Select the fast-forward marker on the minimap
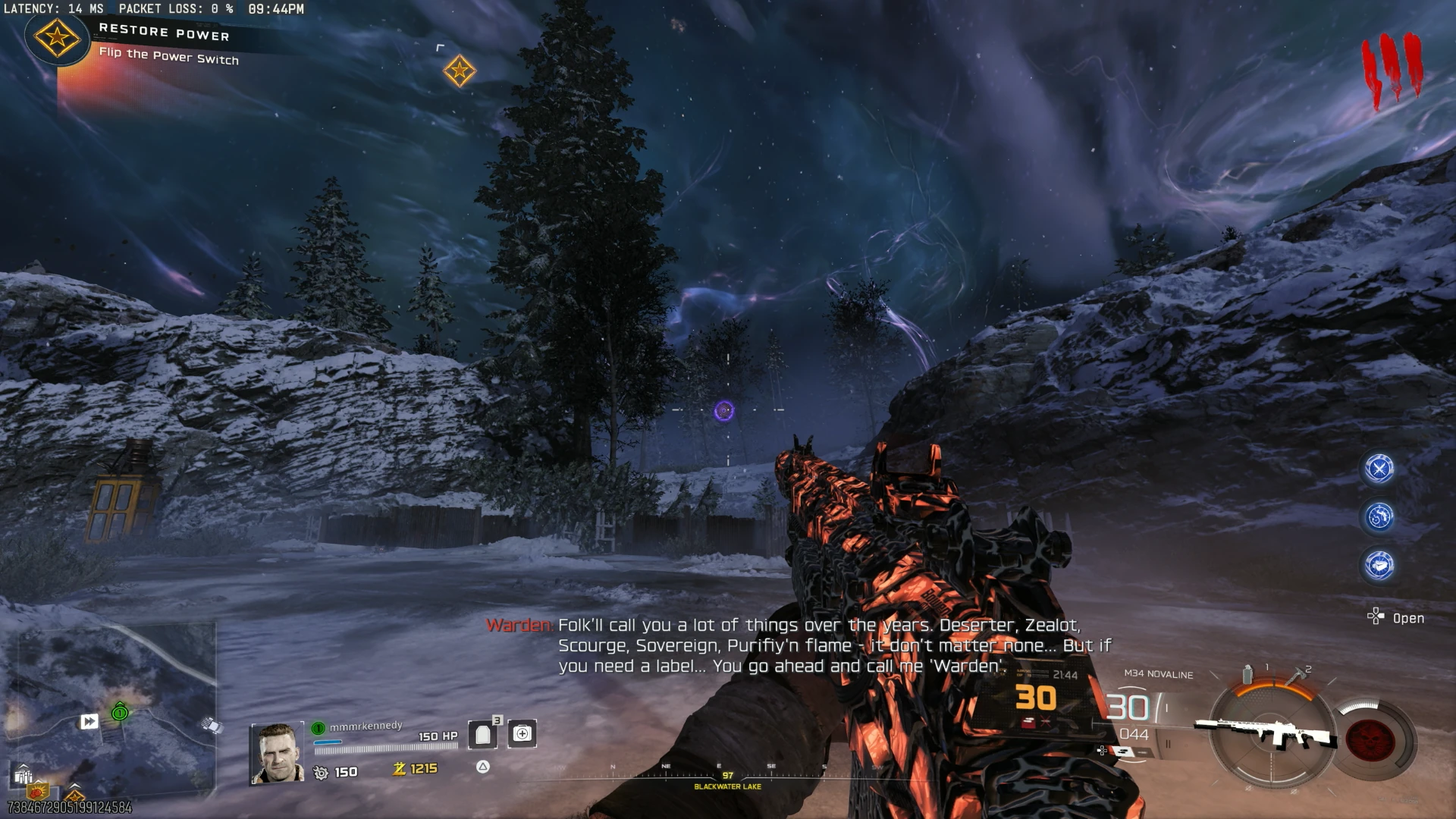 coord(89,721)
